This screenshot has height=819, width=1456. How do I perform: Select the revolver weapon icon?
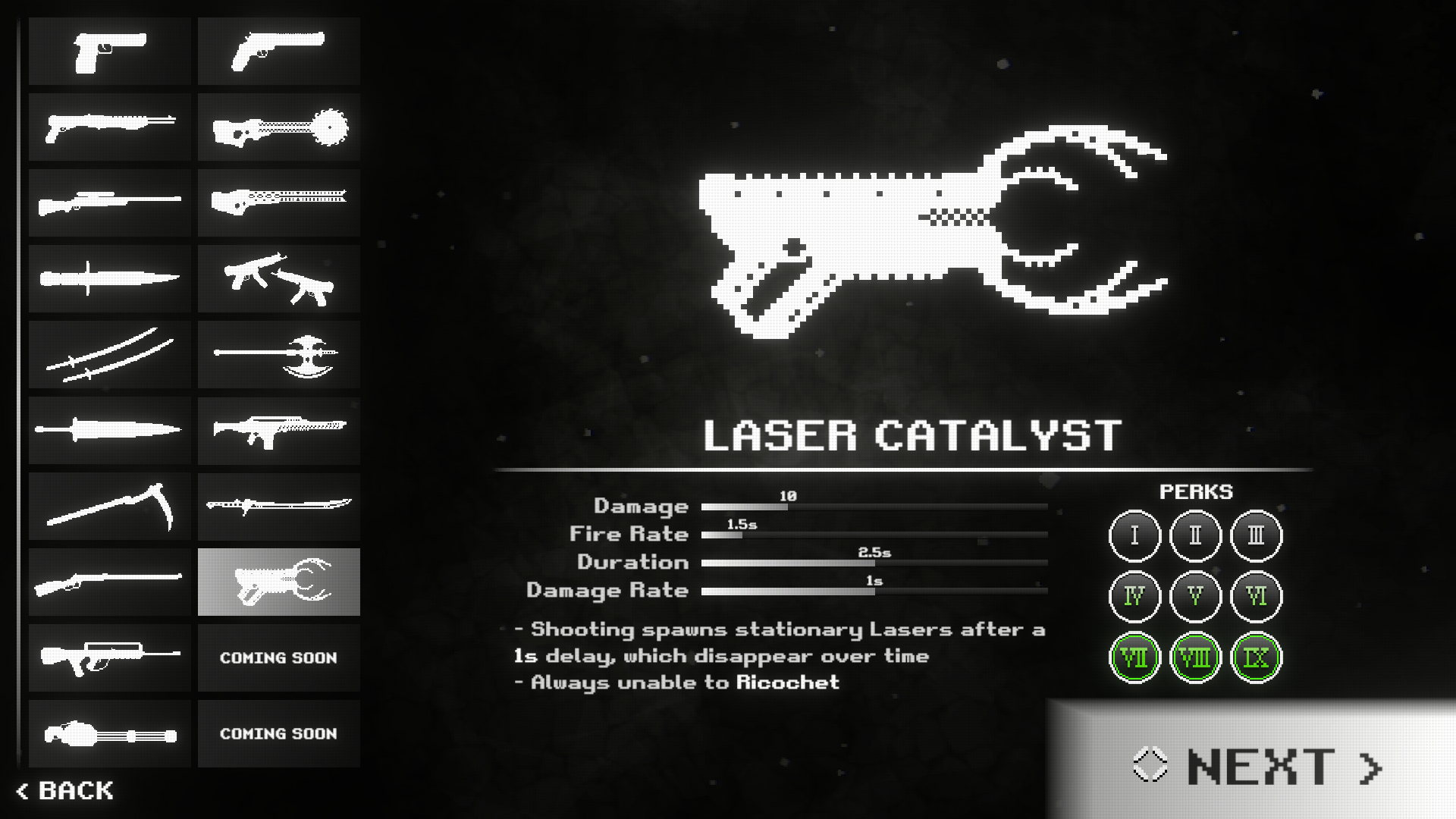pos(278,51)
